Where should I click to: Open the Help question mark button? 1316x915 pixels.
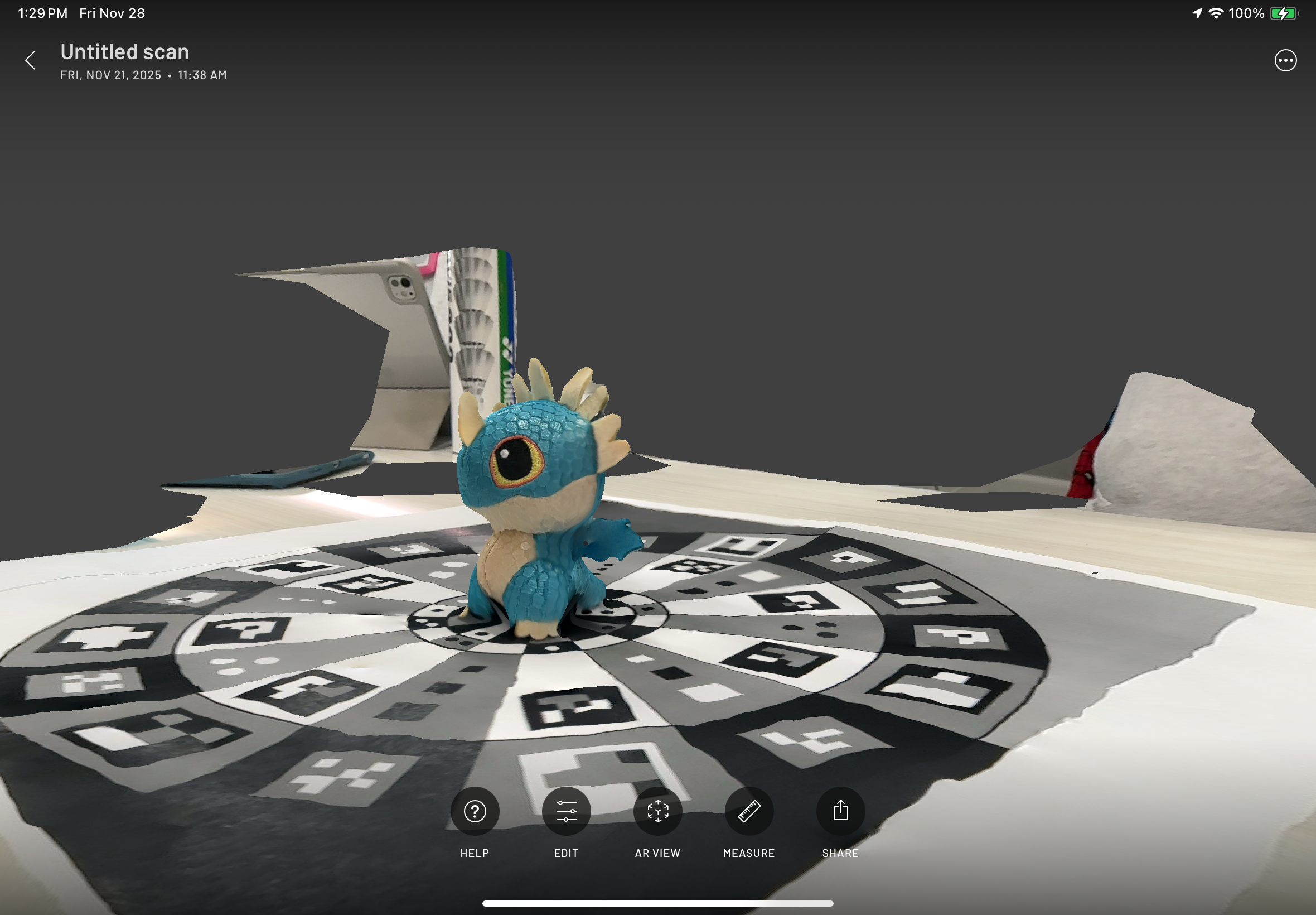point(475,811)
